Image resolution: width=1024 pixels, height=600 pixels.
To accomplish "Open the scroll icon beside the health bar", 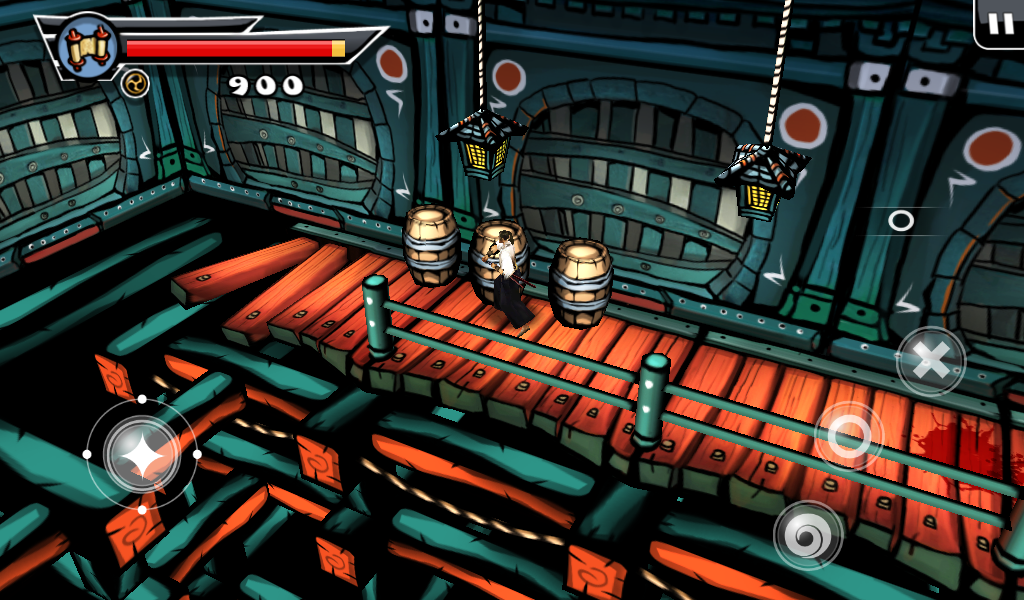I will coord(88,45).
